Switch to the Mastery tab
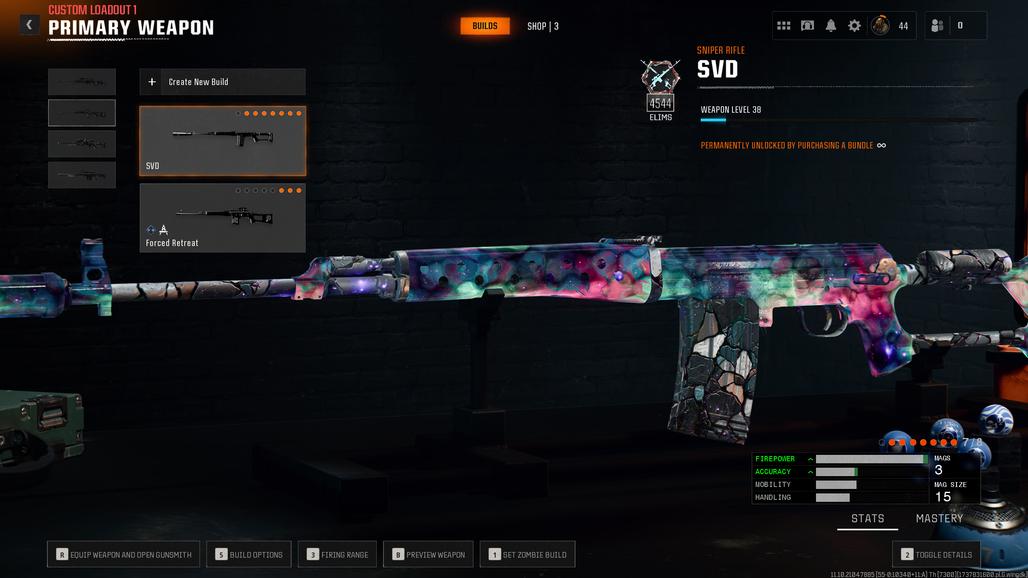1028x578 pixels. point(939,519)
